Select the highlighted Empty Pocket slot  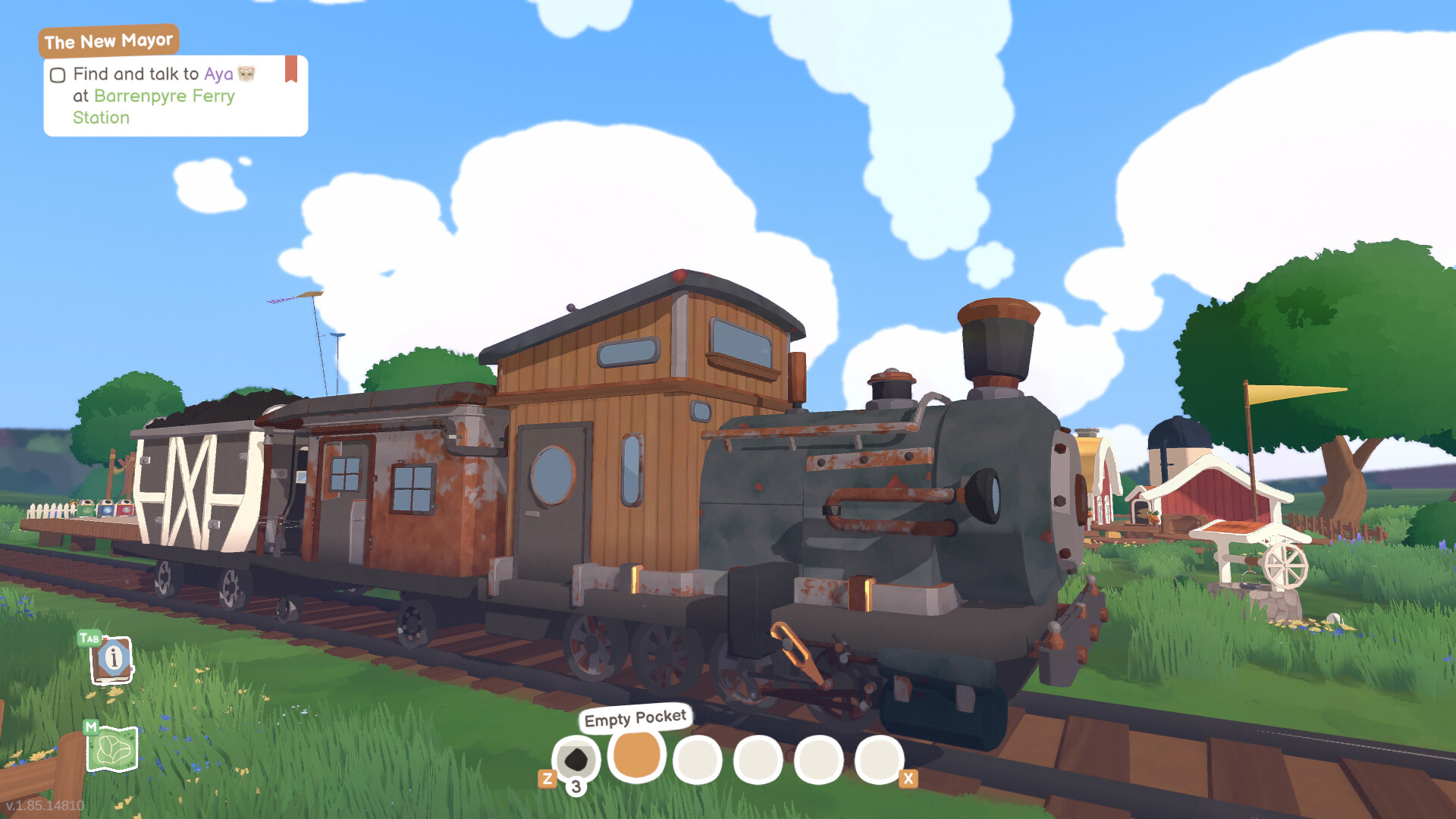pyautogui.click(x=635, y=757)
